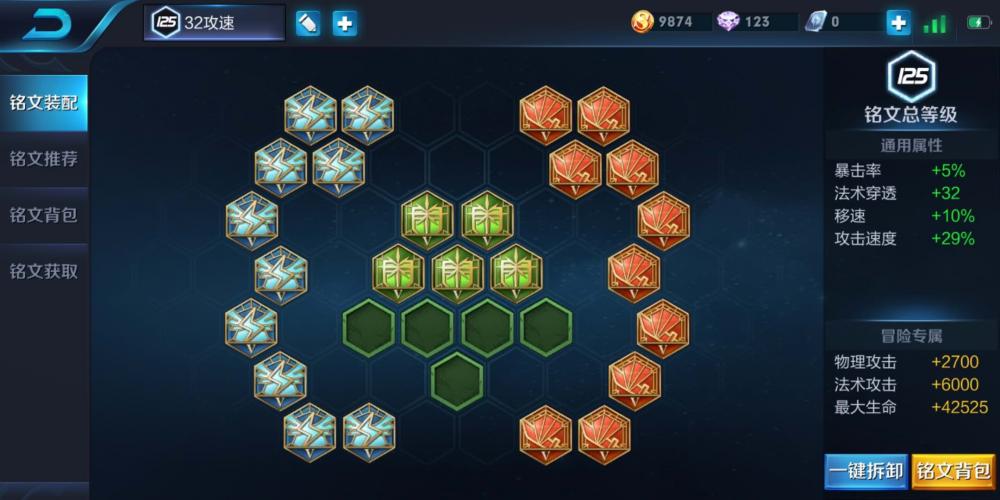Rename the rune page with the pencil icon
This screenshot has width=1000, height=500.
[x=308, y=23]
